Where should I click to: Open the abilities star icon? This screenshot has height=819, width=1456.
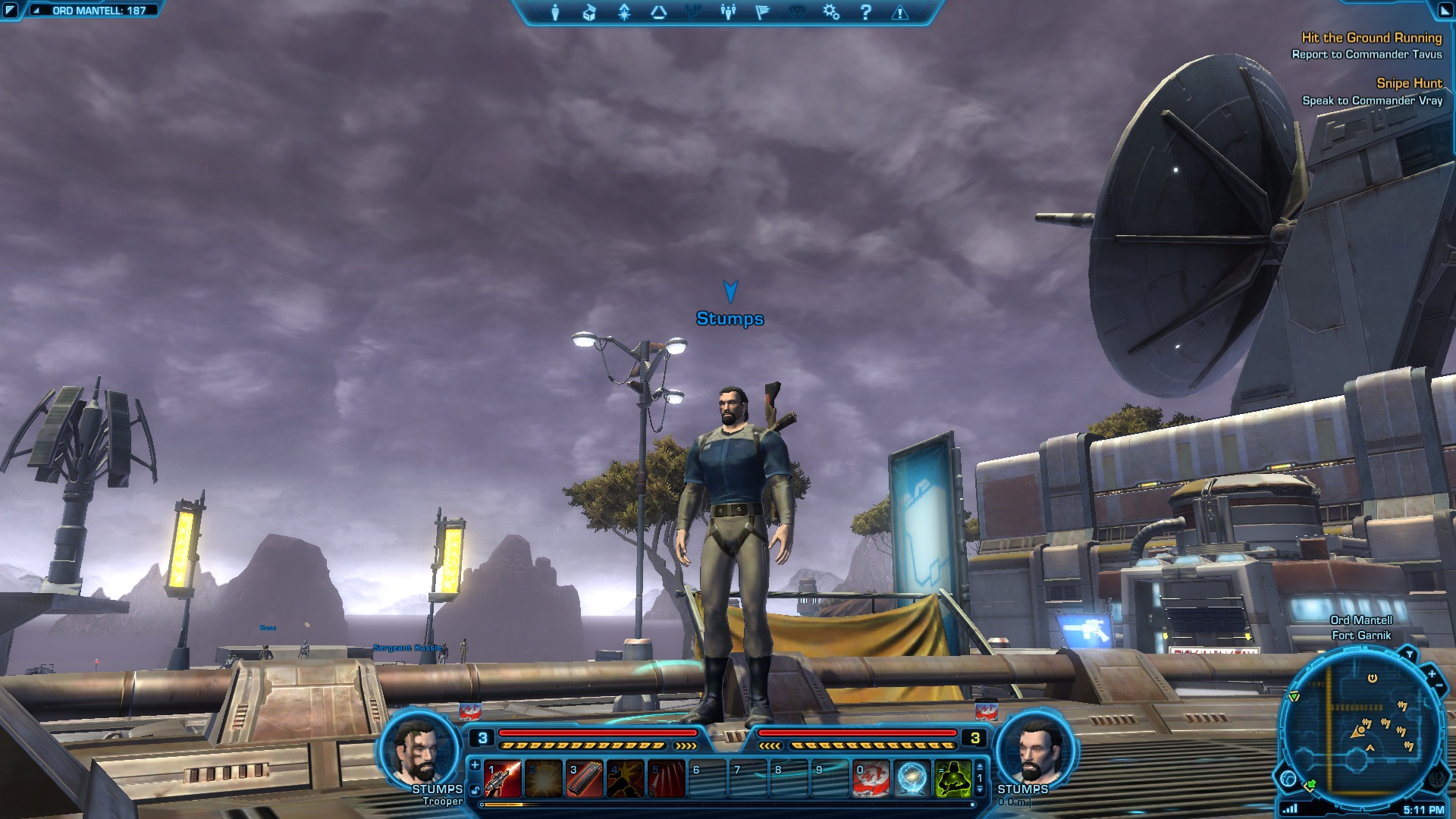pyautogui.click(x=624, y=12)
